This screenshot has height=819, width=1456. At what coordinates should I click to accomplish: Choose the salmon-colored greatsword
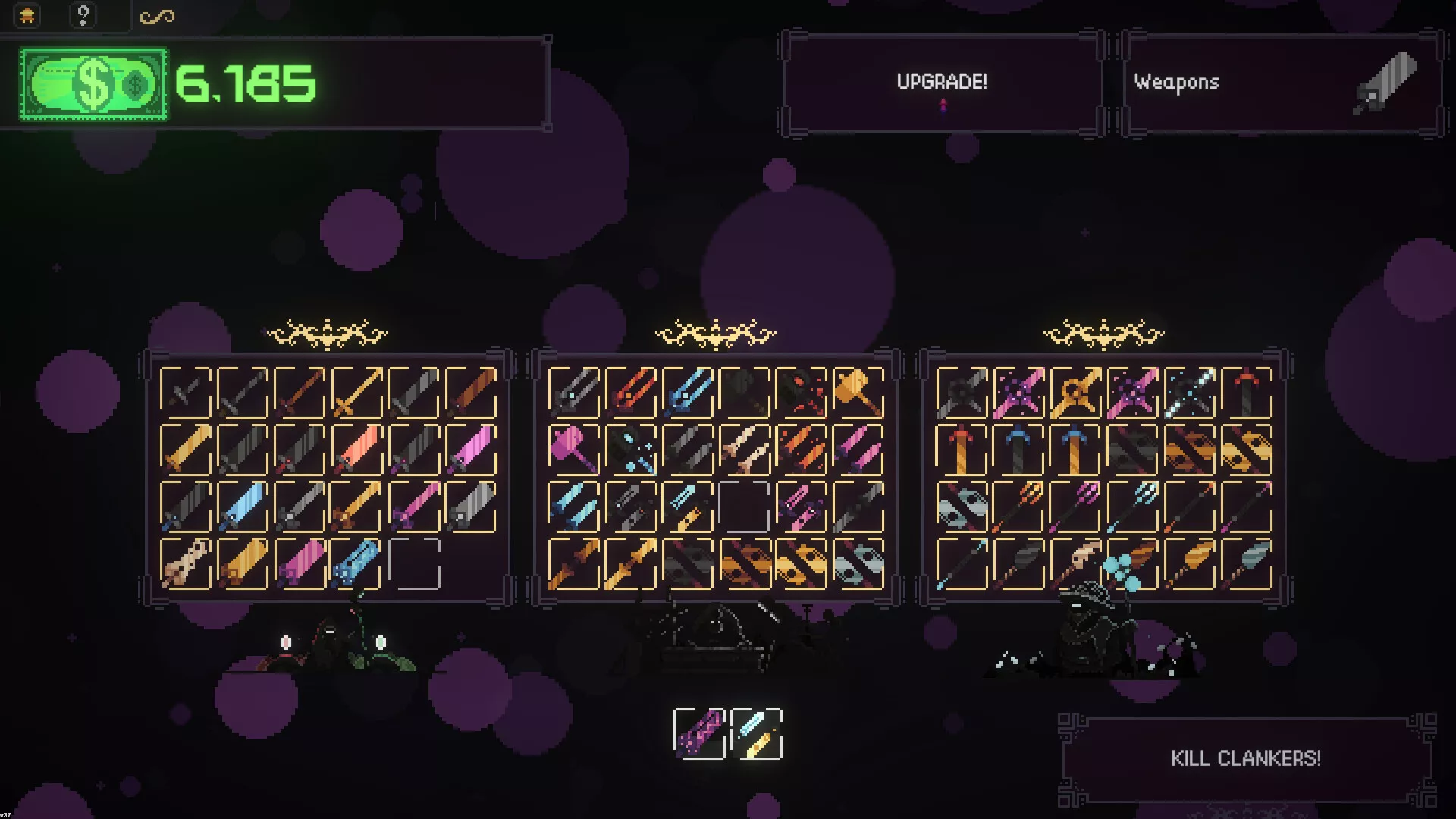tap(356, 449)
